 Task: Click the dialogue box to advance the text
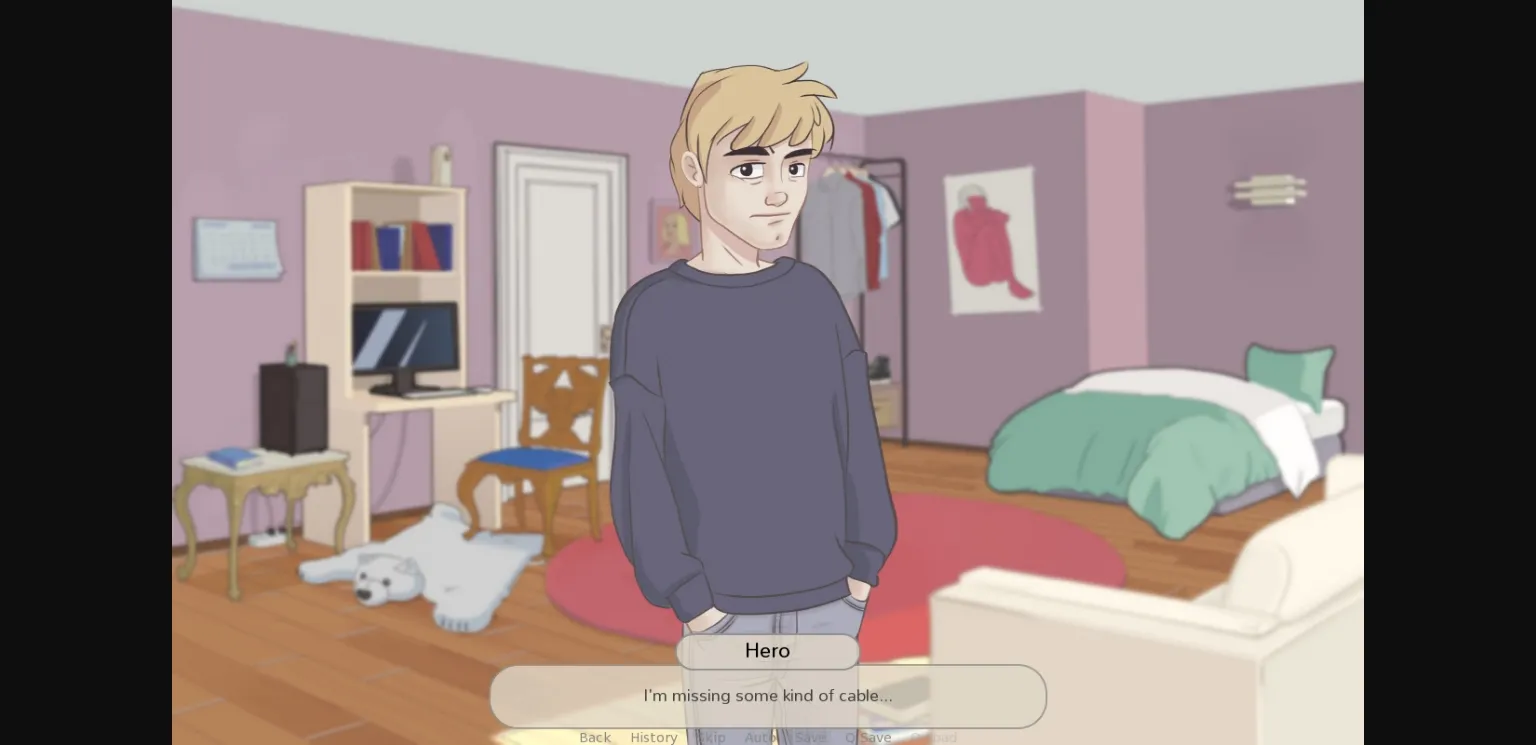pyautogui.click(x=768, y=696)
